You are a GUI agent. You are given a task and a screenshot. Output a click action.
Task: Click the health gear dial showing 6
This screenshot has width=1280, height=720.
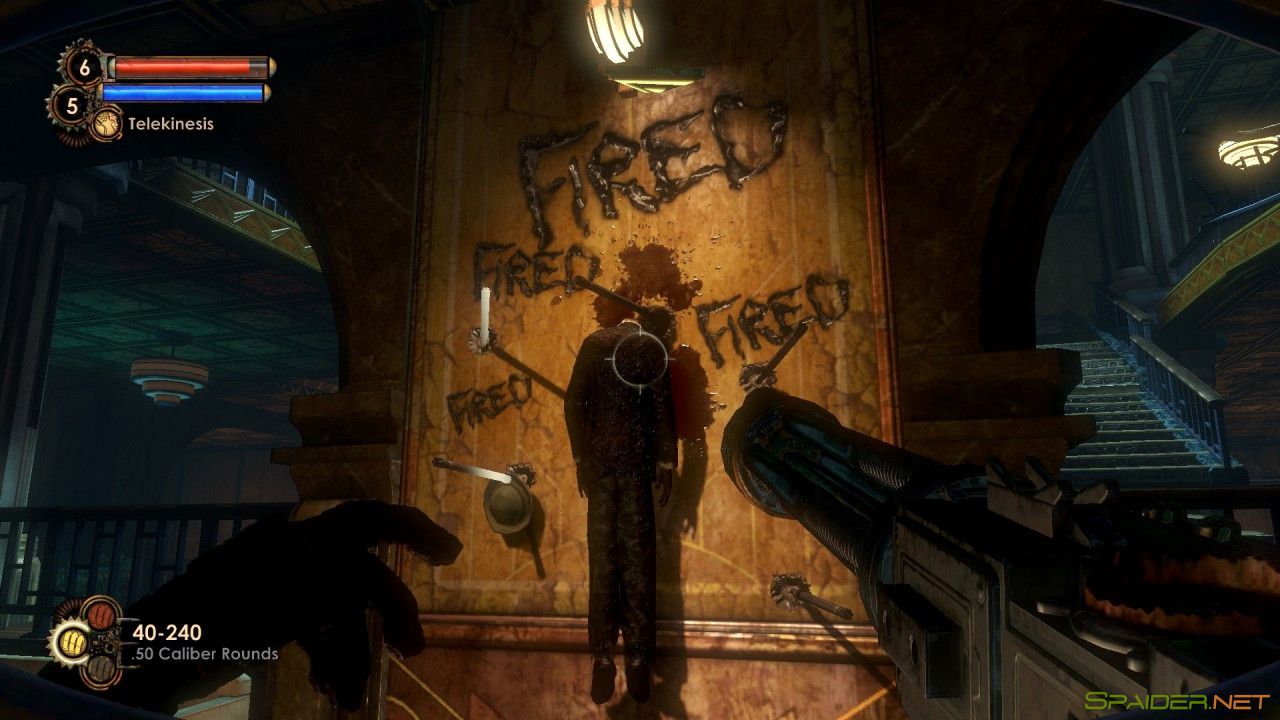(x=83, y=67)
